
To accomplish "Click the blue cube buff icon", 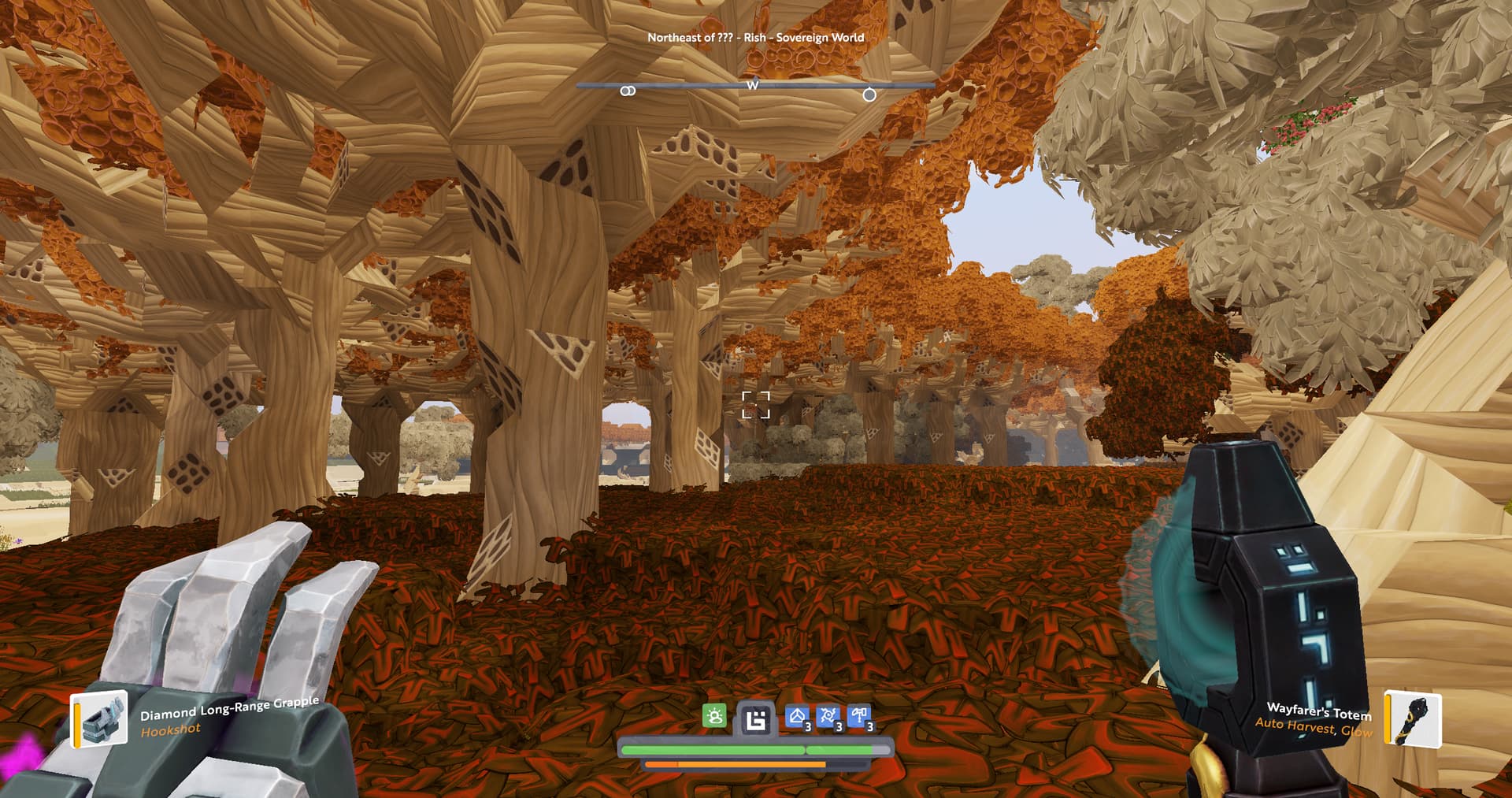I will 797,717.
